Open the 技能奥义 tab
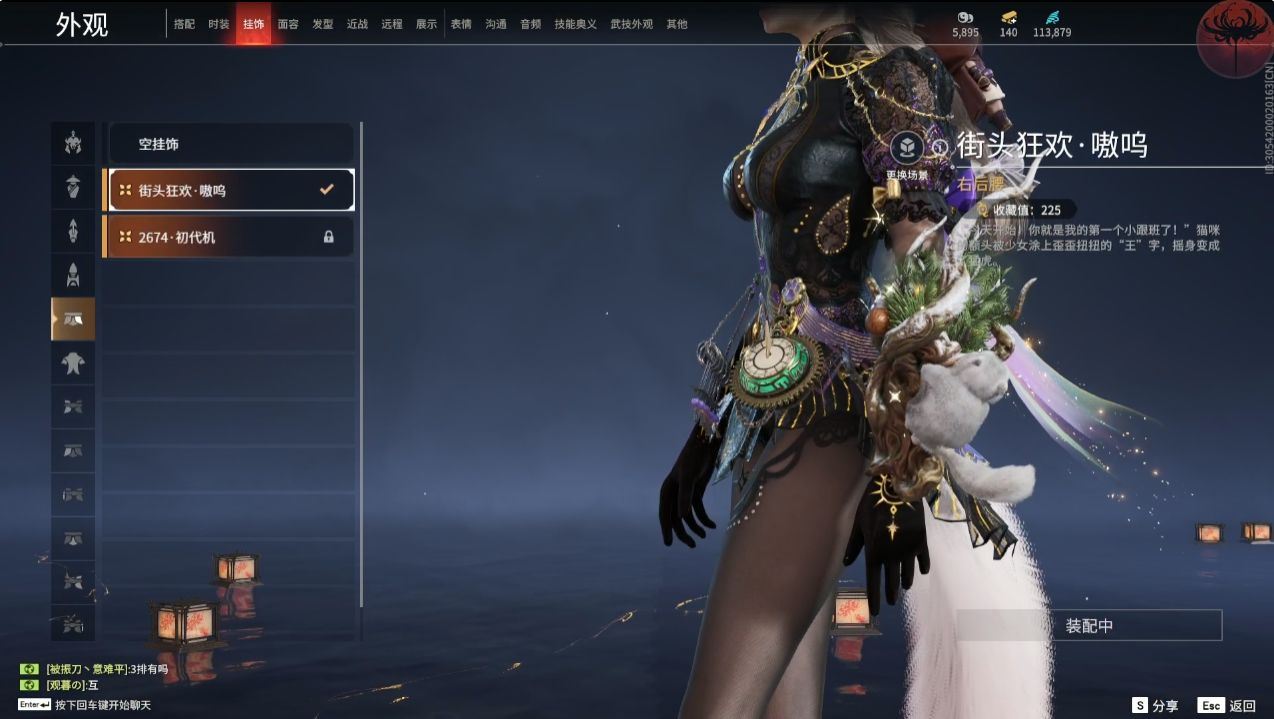Viewport: 1274px width, 719px height. coord(575,24)
